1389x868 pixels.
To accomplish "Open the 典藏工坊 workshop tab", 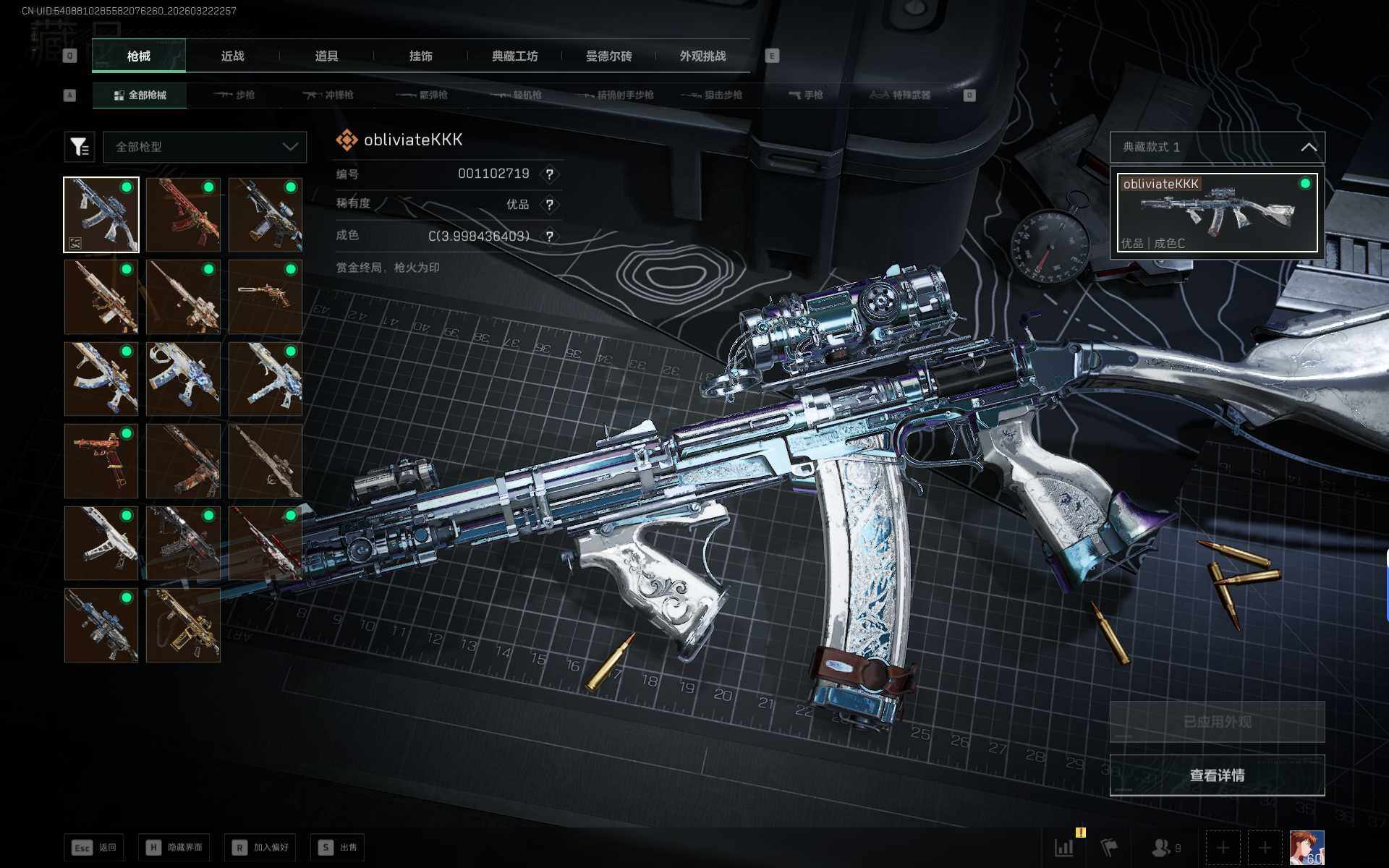I will 514,56.
